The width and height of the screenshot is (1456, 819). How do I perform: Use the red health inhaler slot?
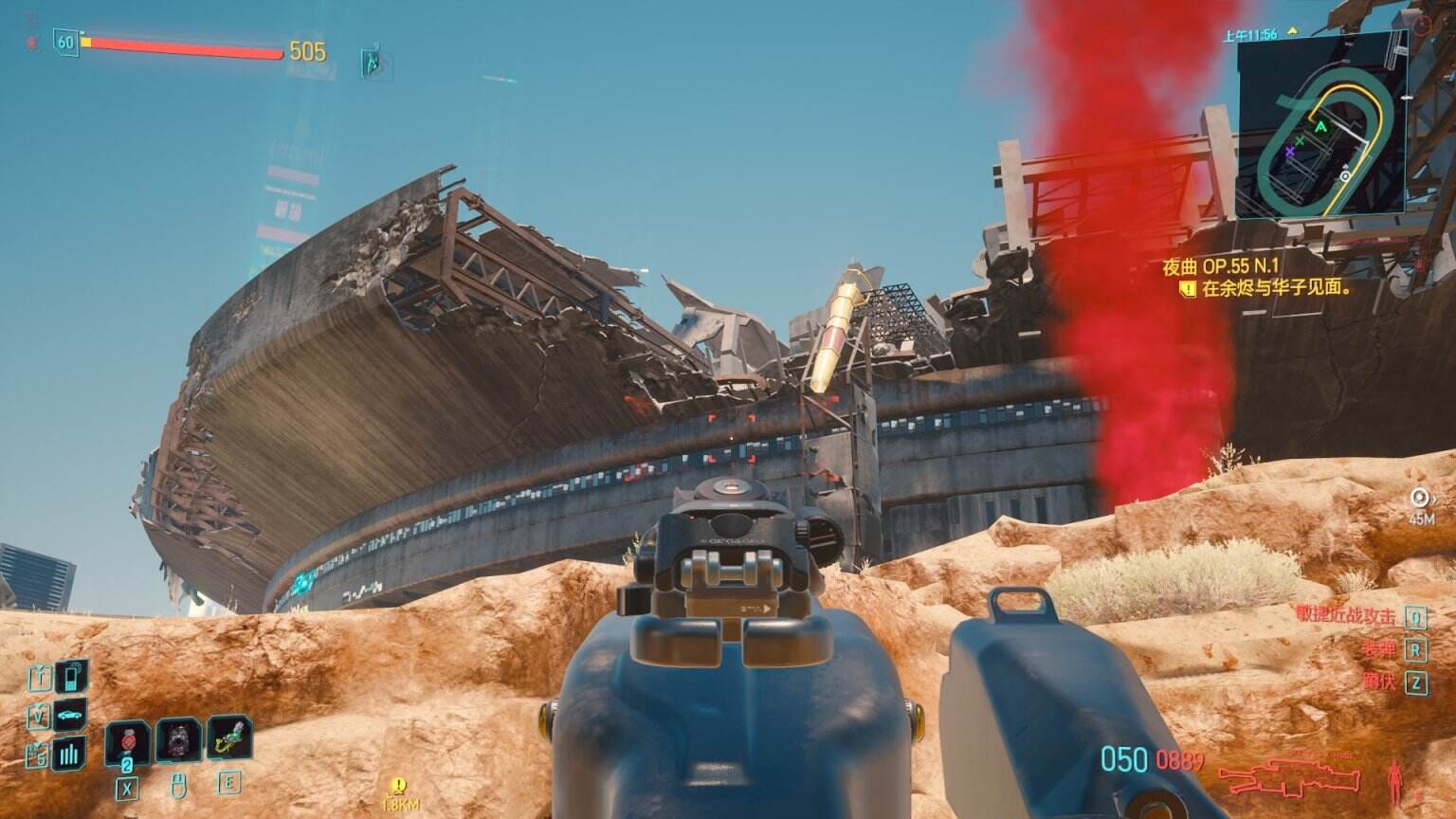click(127, 740)
